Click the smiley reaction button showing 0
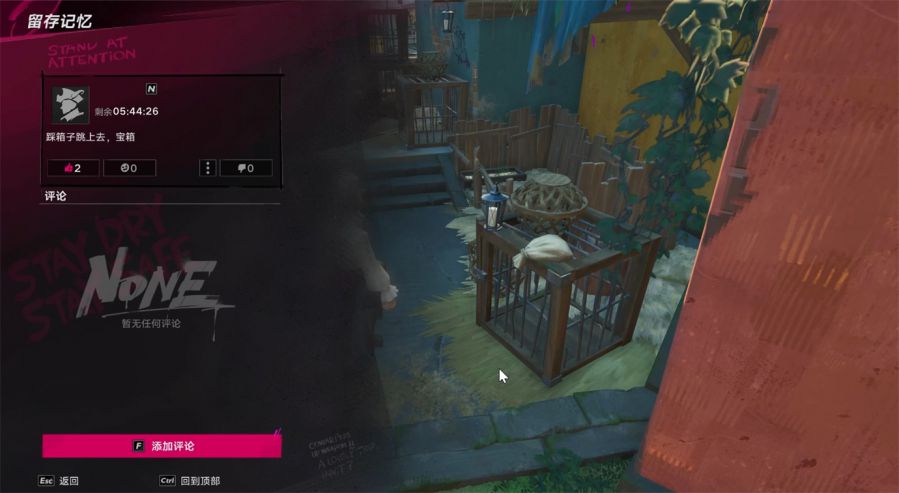 tap(129, 168)
